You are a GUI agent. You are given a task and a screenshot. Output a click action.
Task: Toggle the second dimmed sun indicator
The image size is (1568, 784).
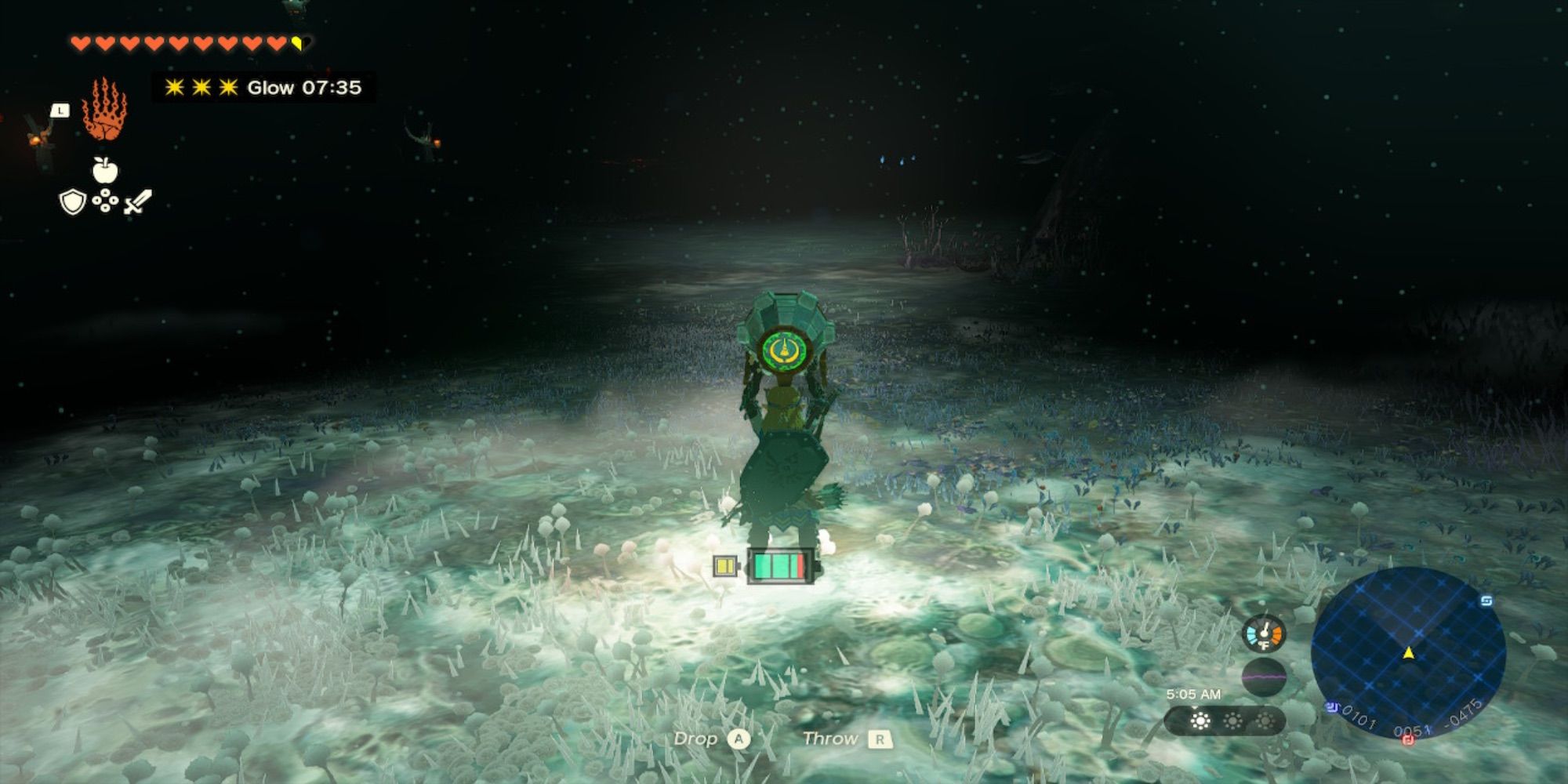pos(1232,721)
